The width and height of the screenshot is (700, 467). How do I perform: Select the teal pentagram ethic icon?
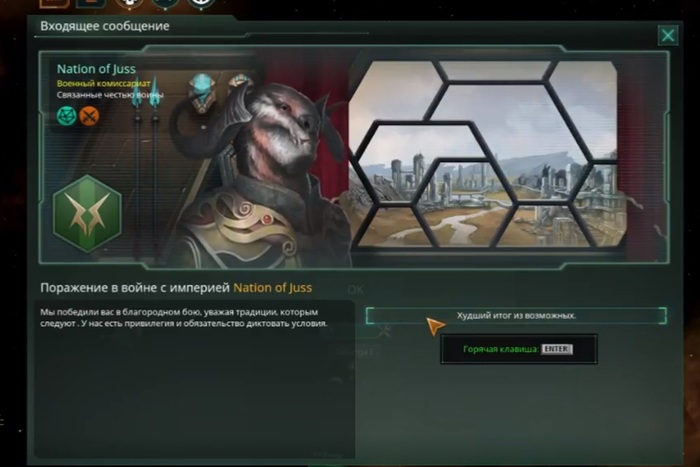click(x=67, y=115)
